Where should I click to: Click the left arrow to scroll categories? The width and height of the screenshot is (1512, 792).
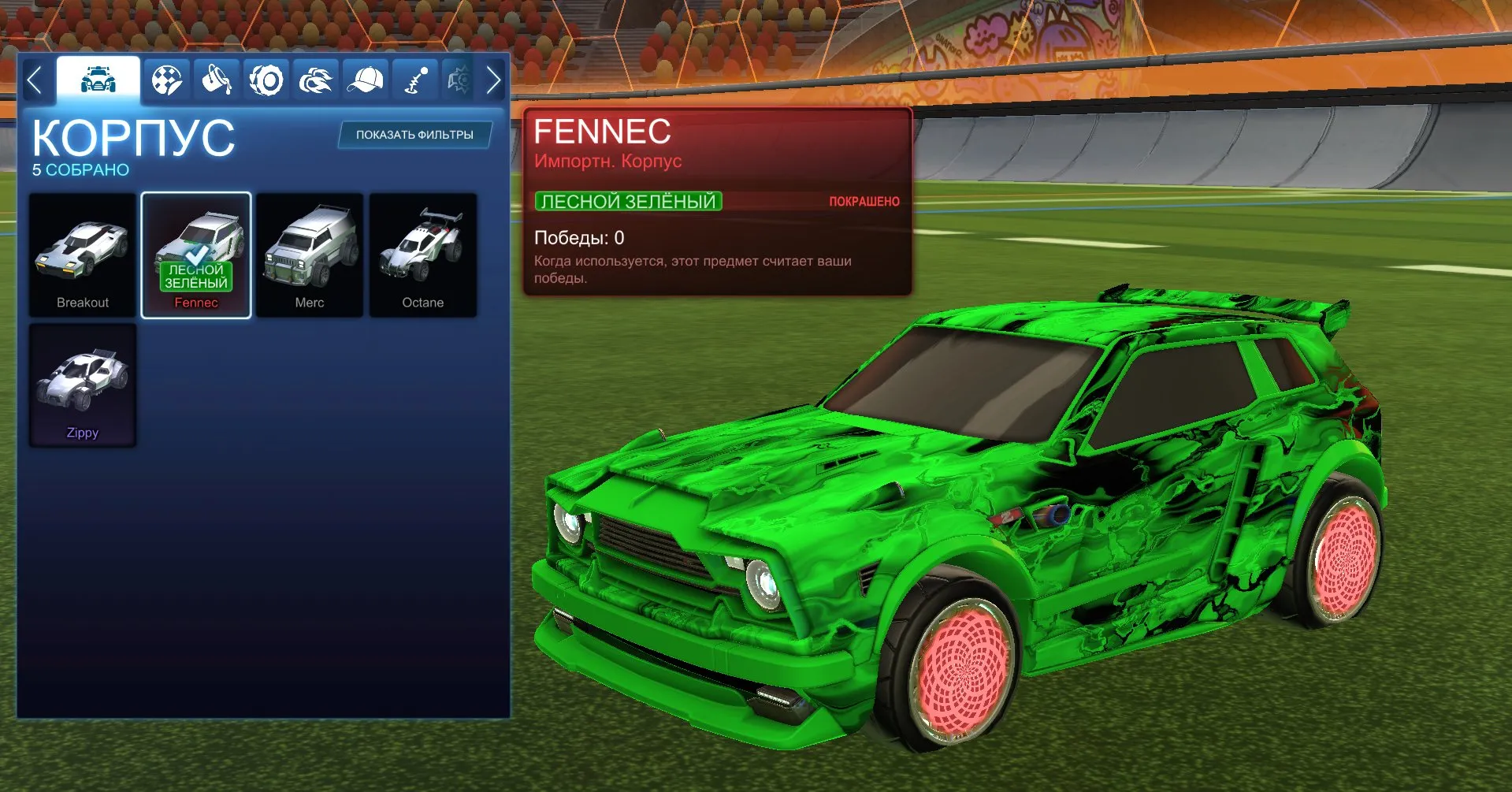click(x=35, y=79)
